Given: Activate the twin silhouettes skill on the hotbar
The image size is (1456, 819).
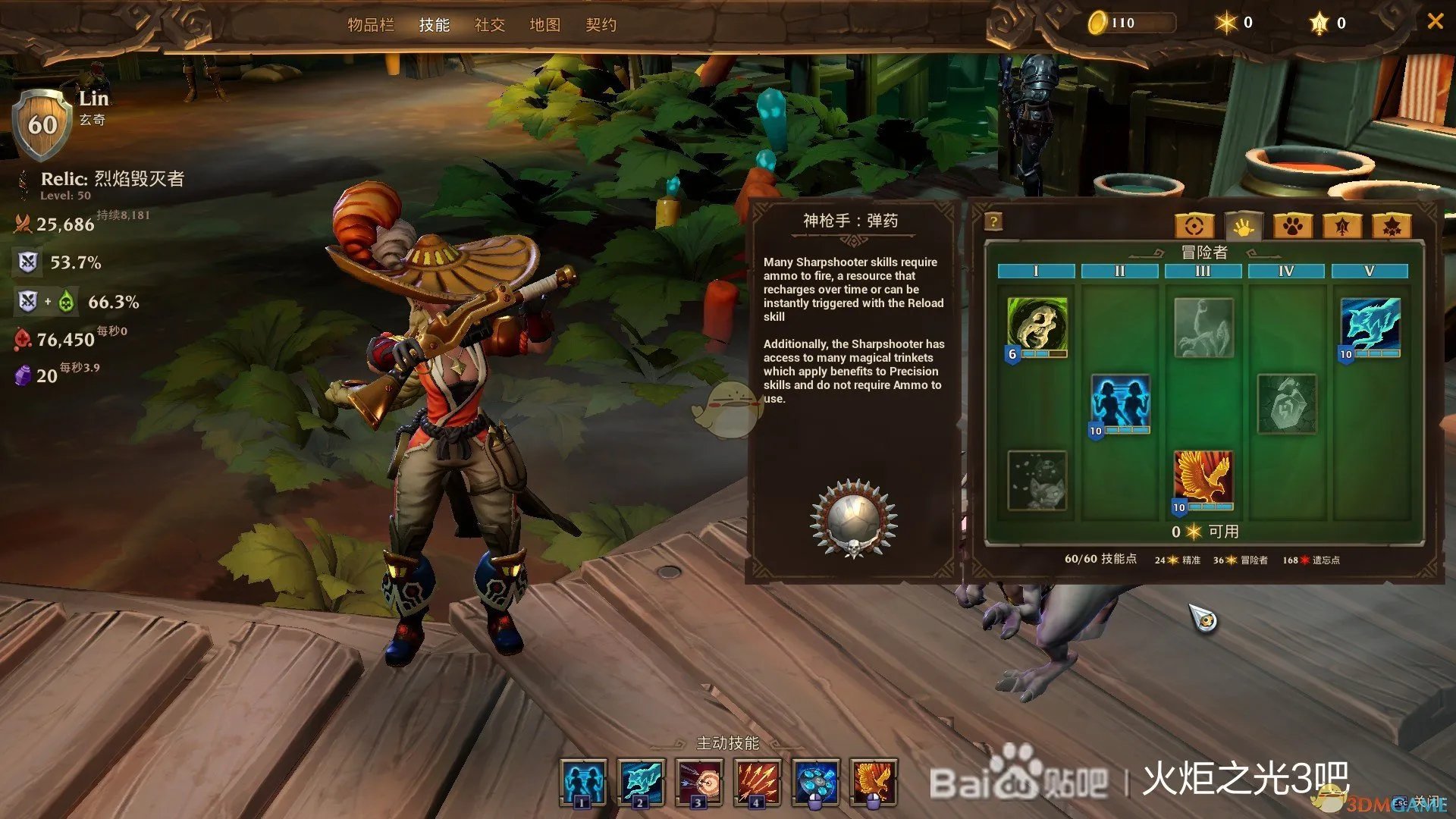Looking at the screenshot, I should (x=582, y=782).
